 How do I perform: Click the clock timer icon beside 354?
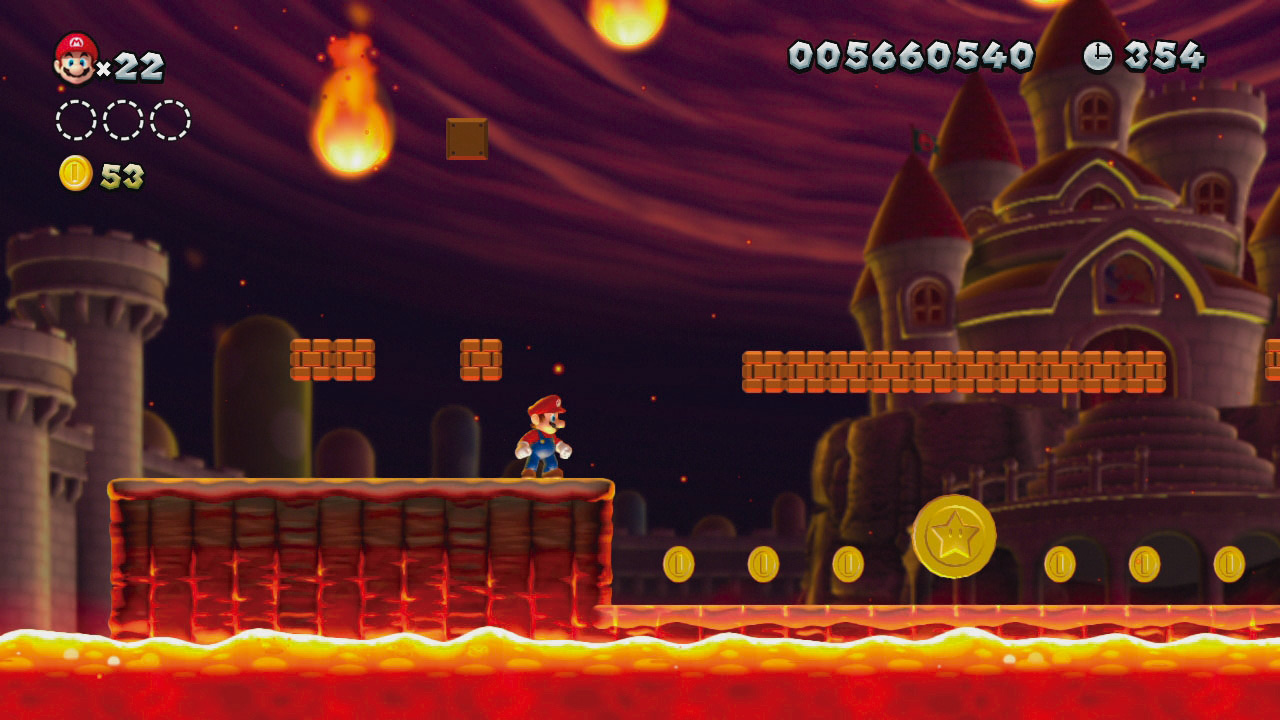[1098, 57]
